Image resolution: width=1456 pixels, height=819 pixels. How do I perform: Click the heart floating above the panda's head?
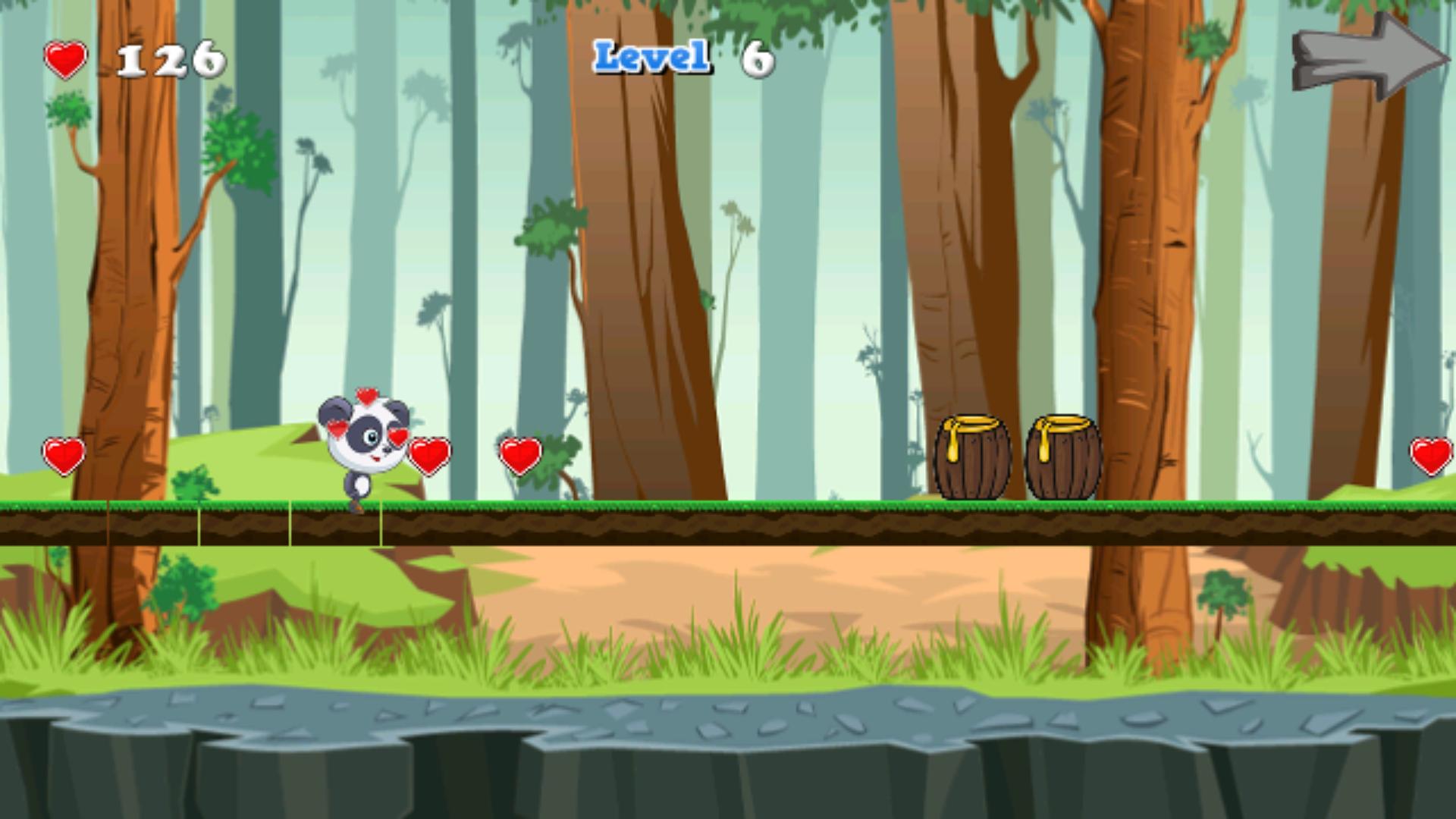click(x=366, y=396)
